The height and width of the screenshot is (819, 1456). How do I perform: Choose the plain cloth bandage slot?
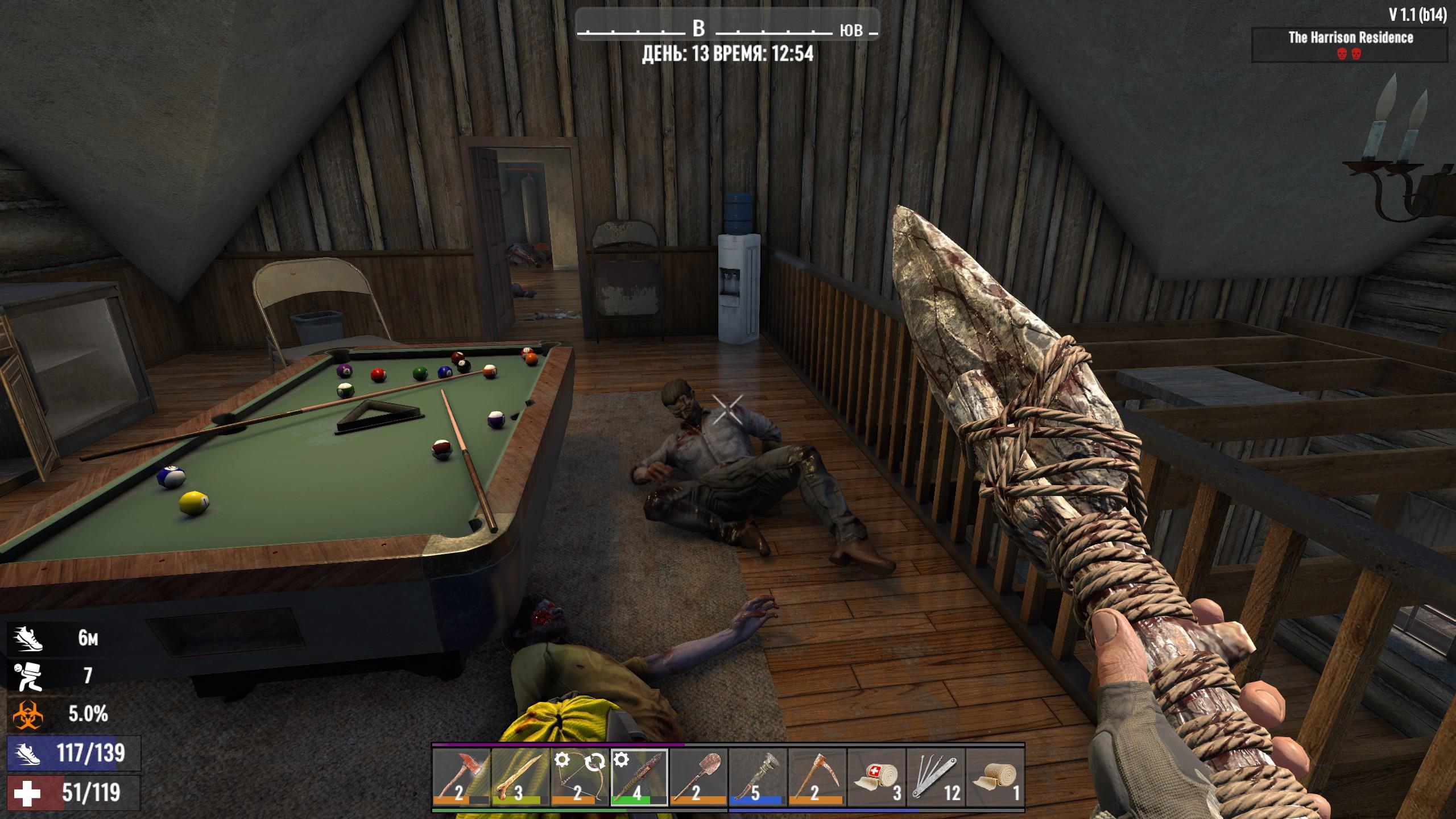point(994,777)
